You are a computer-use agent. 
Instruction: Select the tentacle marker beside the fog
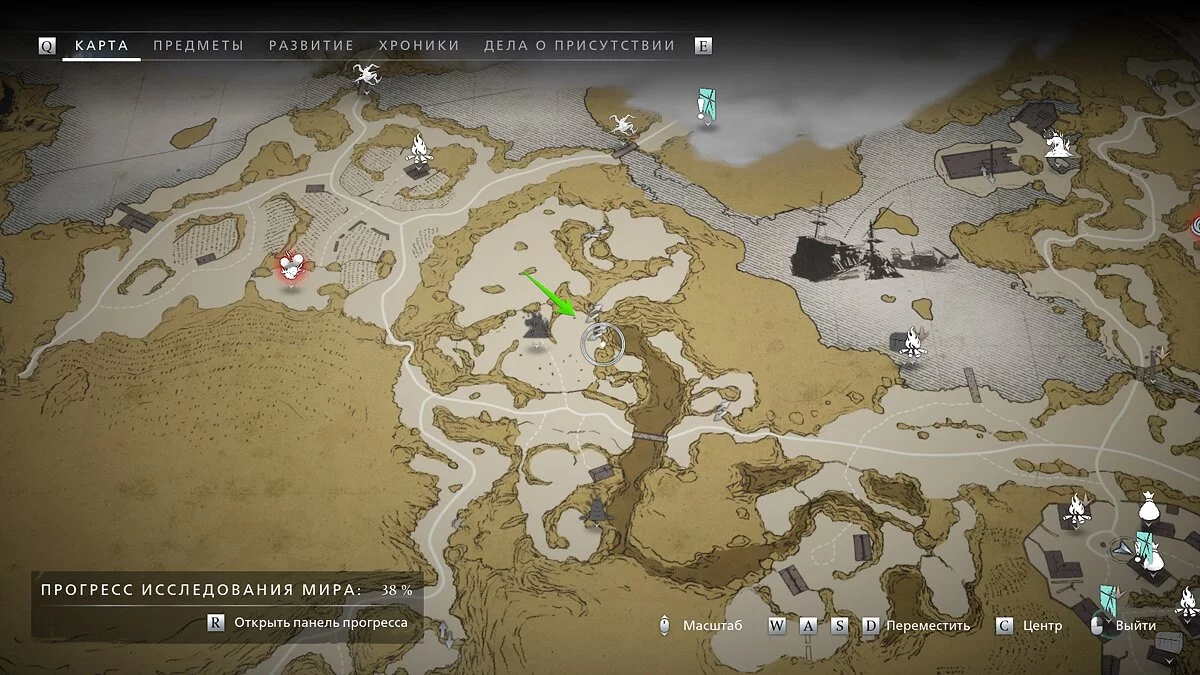pyautogui.click(x=620, y=124)
